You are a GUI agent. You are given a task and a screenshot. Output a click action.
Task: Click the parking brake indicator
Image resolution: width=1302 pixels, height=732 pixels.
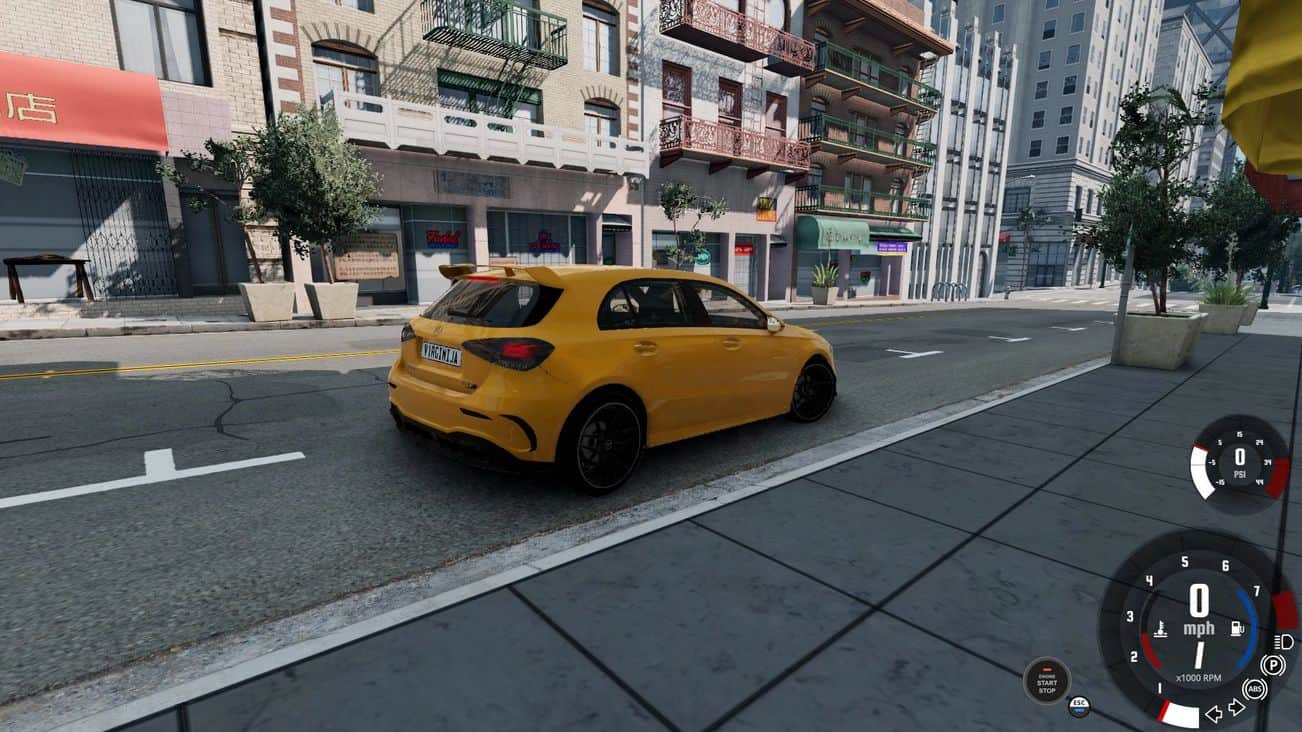pyautogui.click(x=1273, y=665)
